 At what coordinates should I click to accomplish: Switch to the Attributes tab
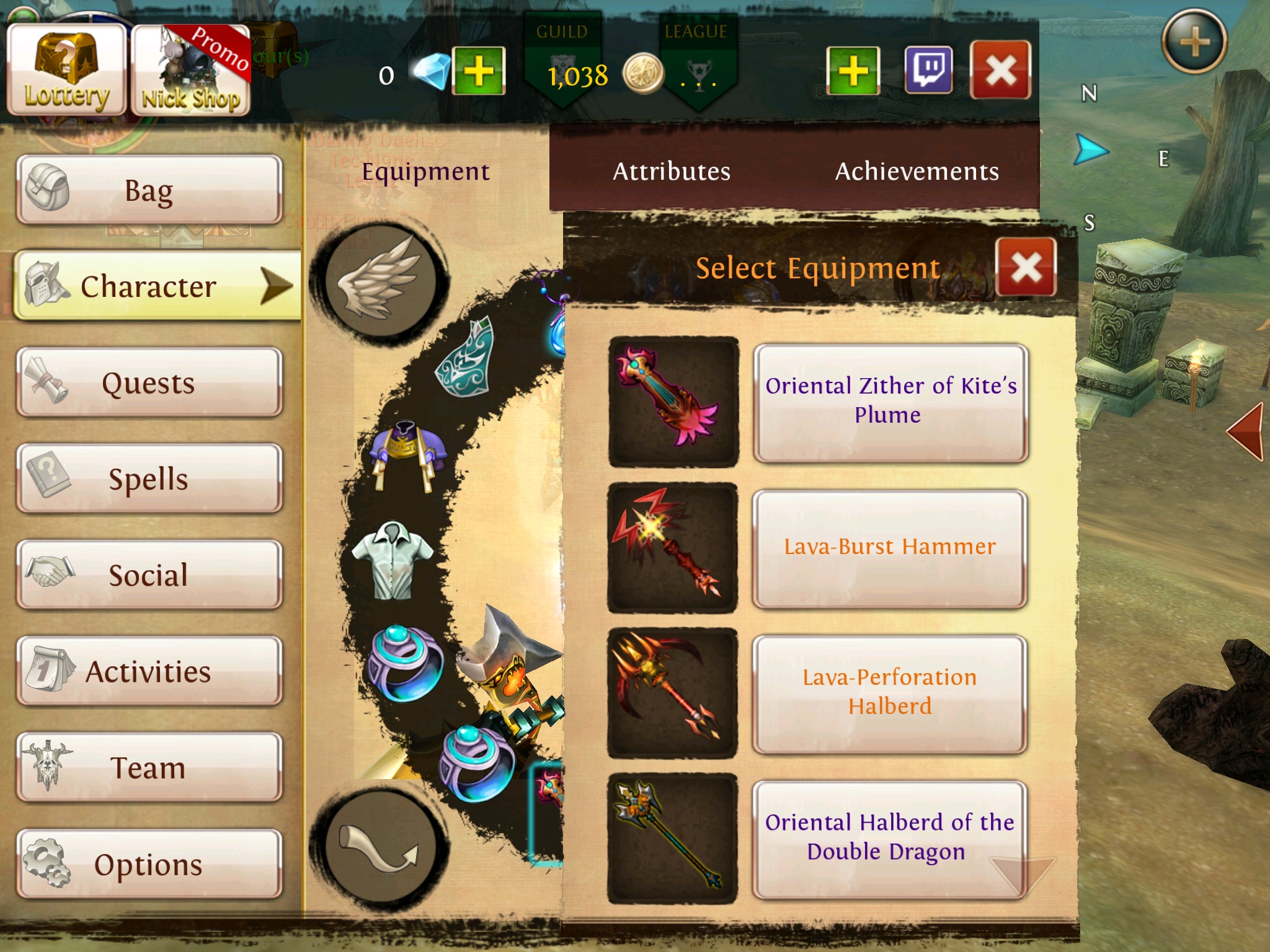click(x=672, y=172)
